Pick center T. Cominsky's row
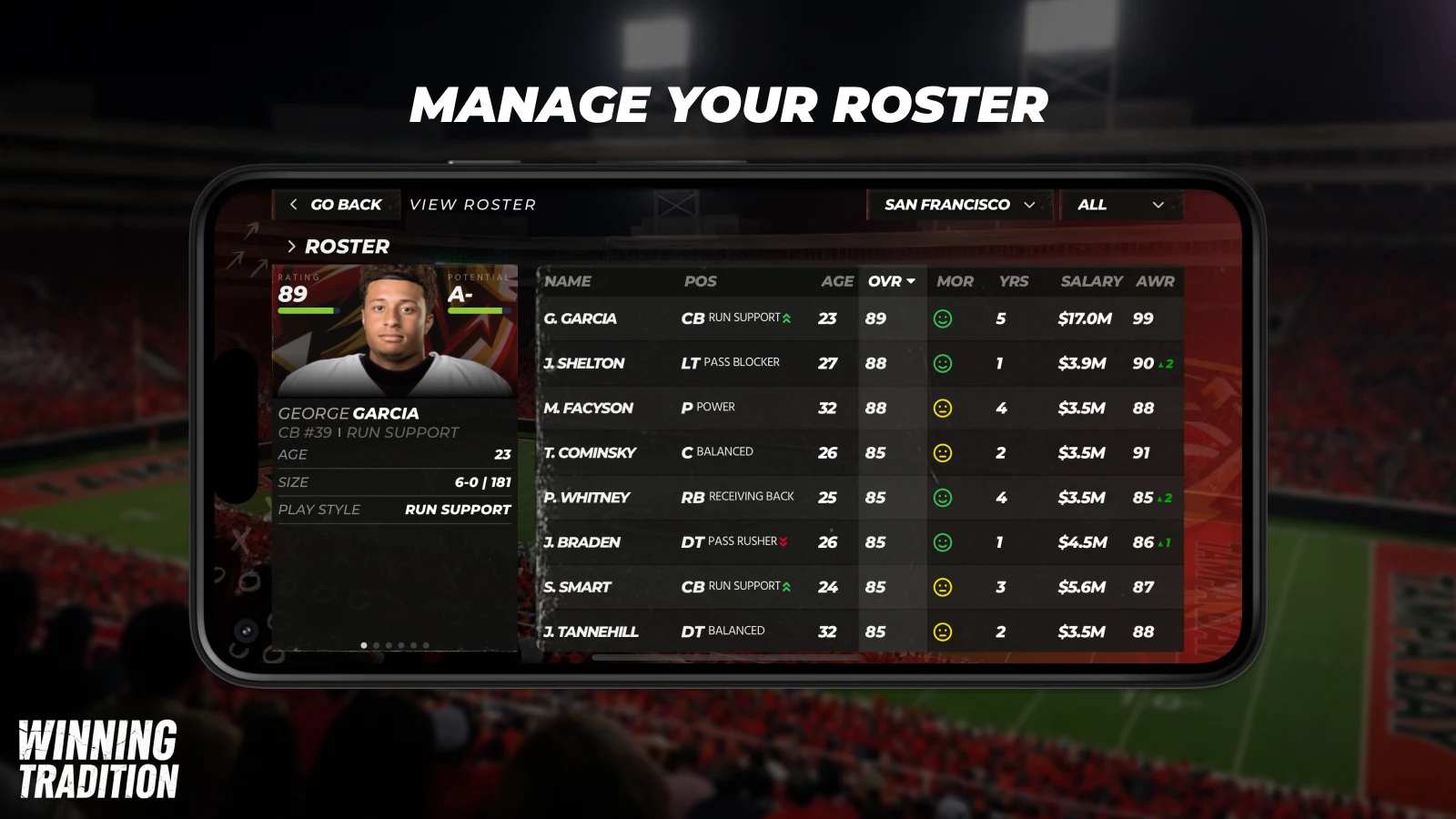The image size is (1456, 819). [591, 452]
